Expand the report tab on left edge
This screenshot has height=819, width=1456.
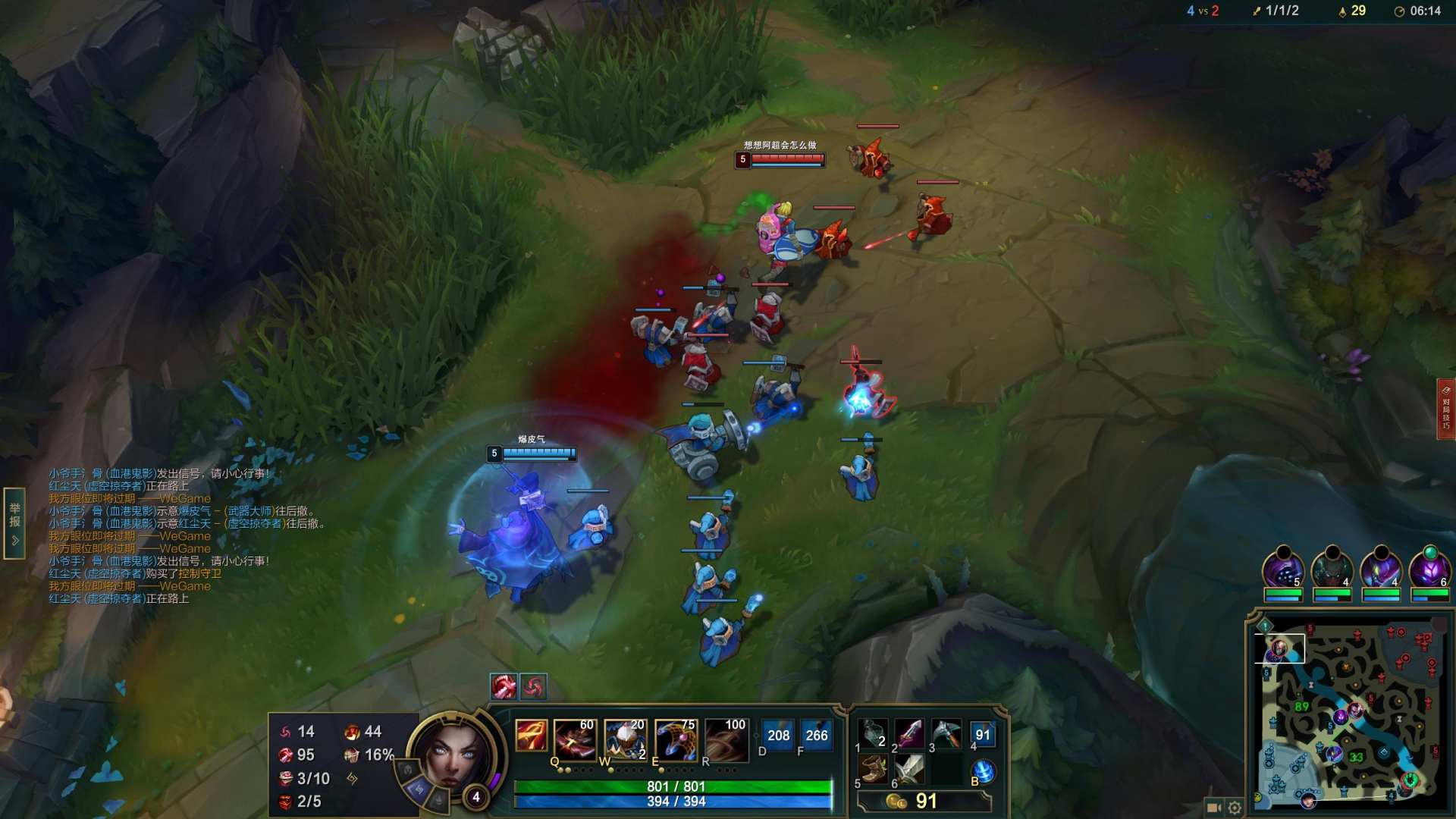point(14,523)
